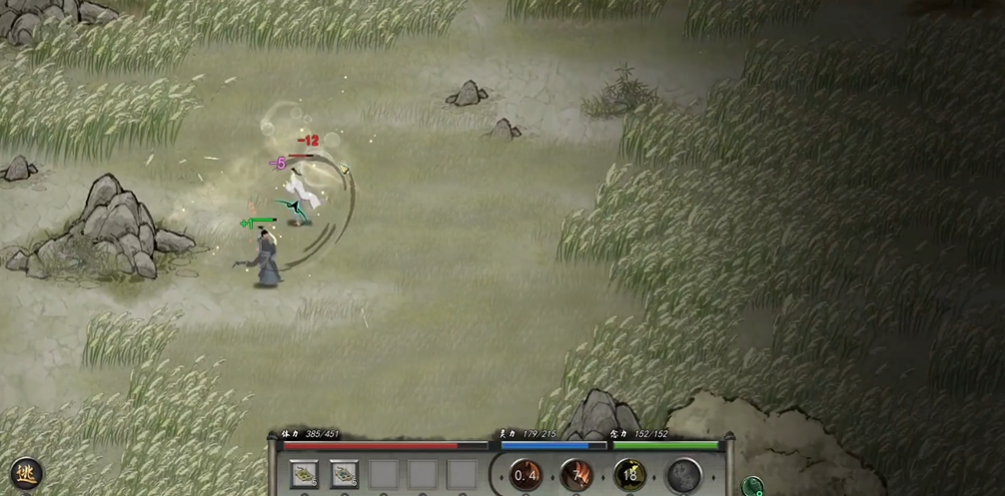Click the round flee button marked 逃

(25, 473)
